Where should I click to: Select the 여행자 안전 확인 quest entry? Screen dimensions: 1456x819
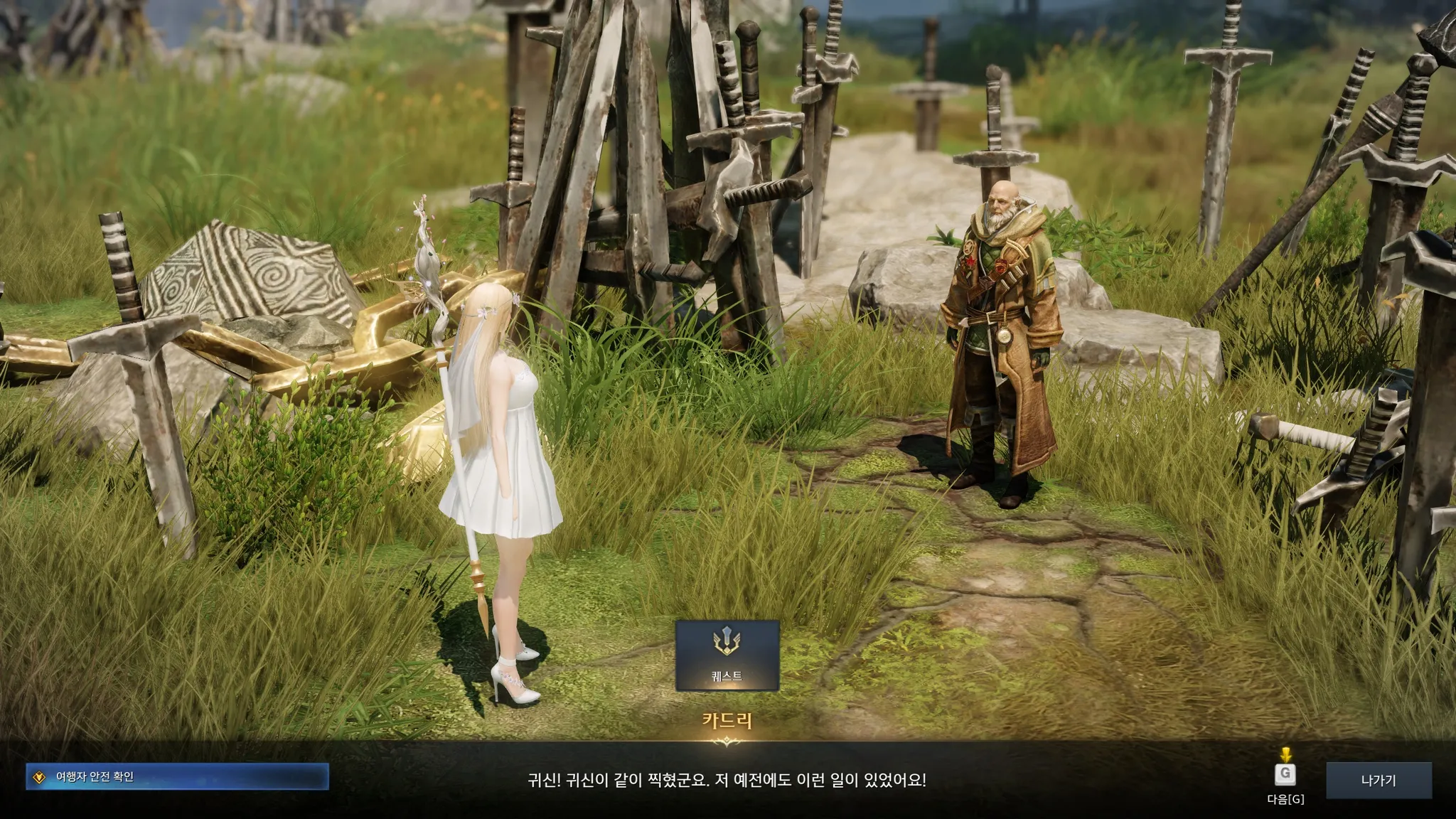(x=177, y=776)
